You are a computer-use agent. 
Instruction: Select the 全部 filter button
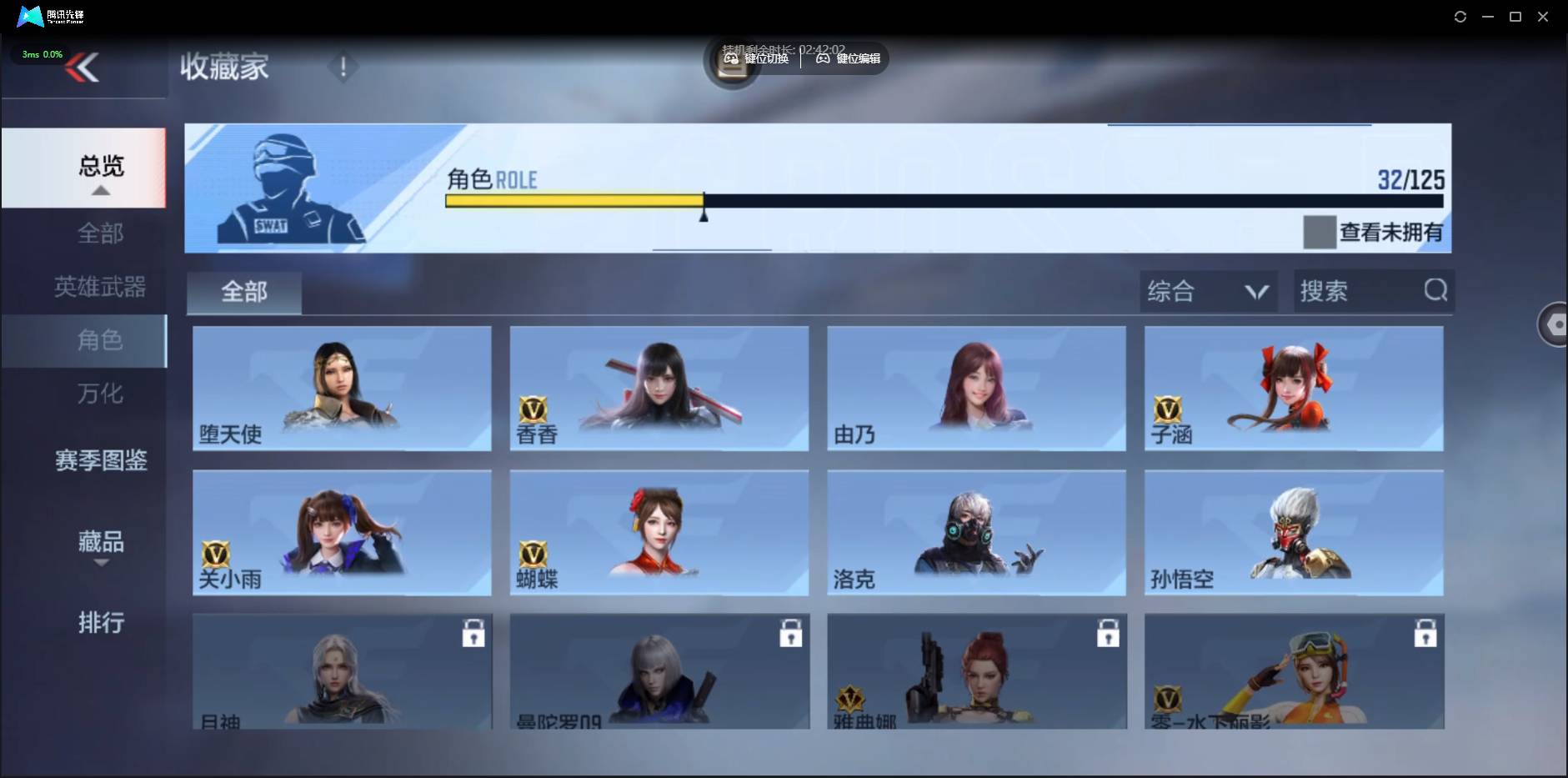click(x=243, y=292)
